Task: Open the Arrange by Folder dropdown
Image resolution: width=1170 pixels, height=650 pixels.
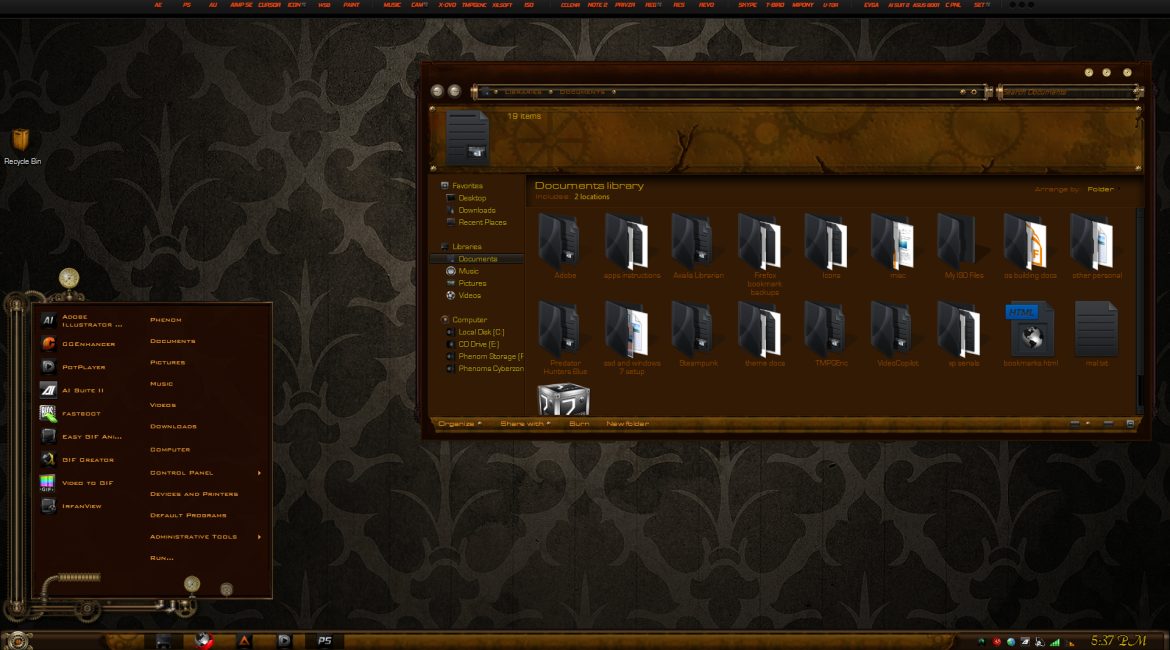Action: 1101,189
